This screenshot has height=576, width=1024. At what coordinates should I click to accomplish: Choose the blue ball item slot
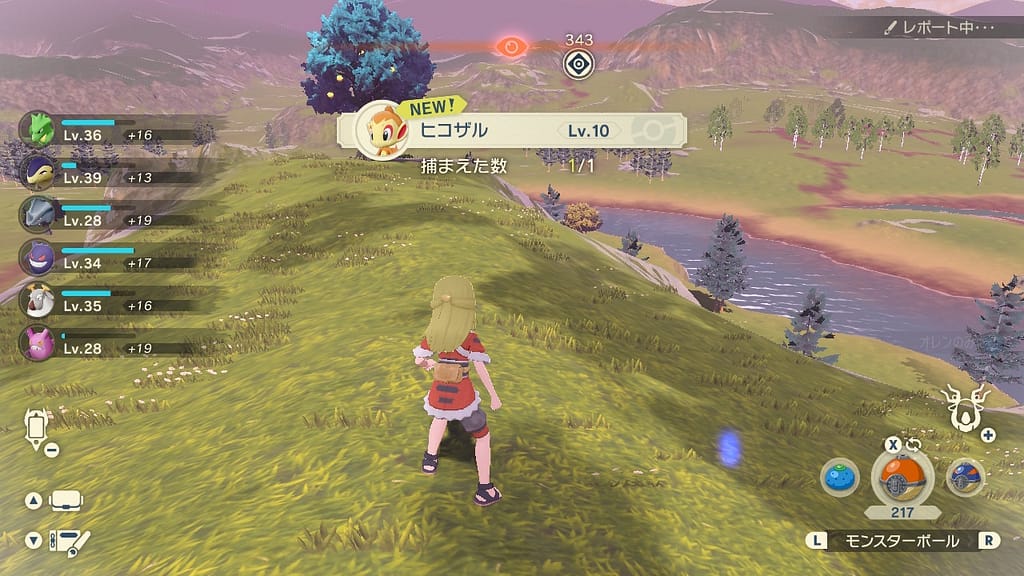965,477
